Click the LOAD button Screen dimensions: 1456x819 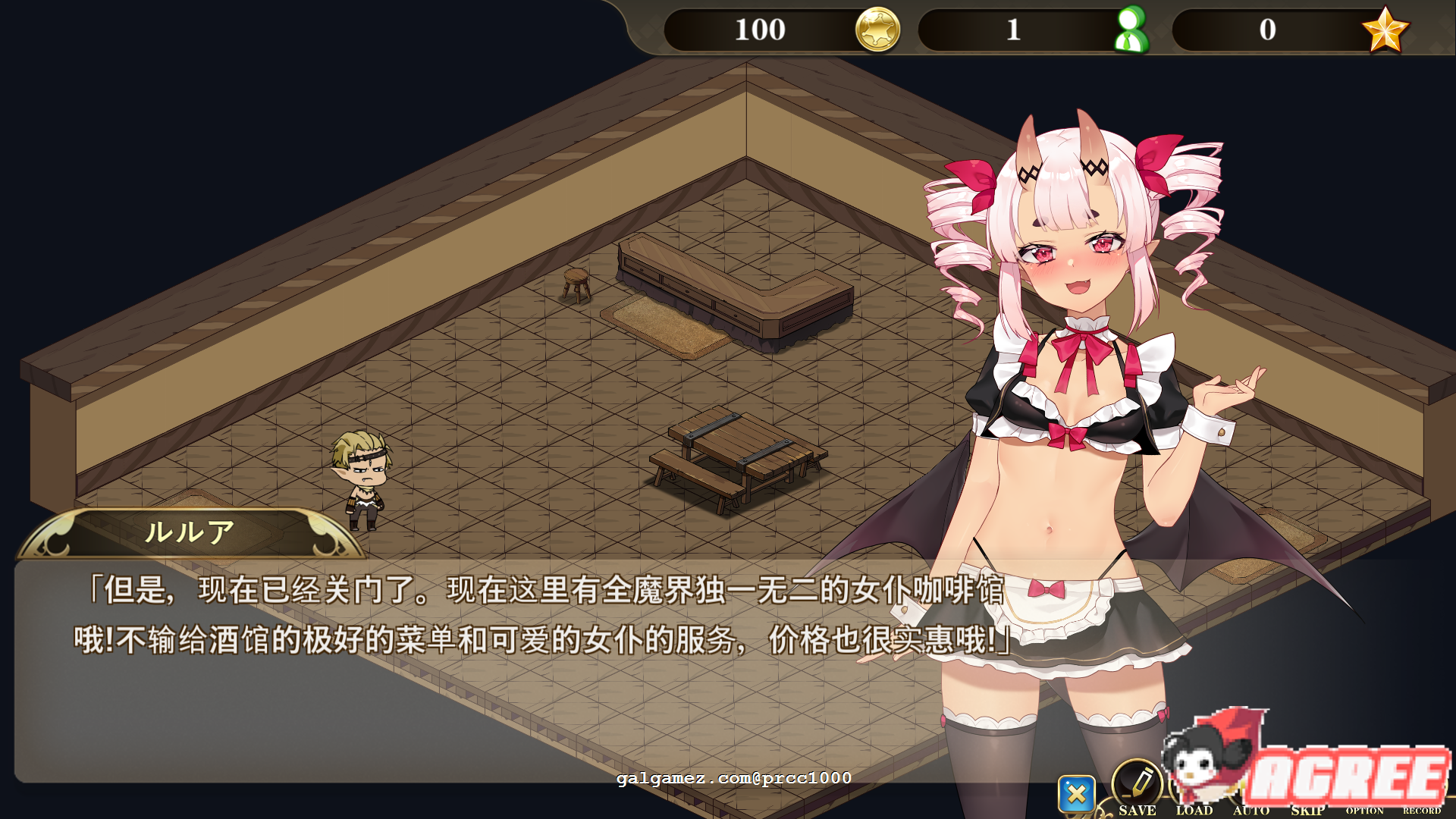(1196, 811)
